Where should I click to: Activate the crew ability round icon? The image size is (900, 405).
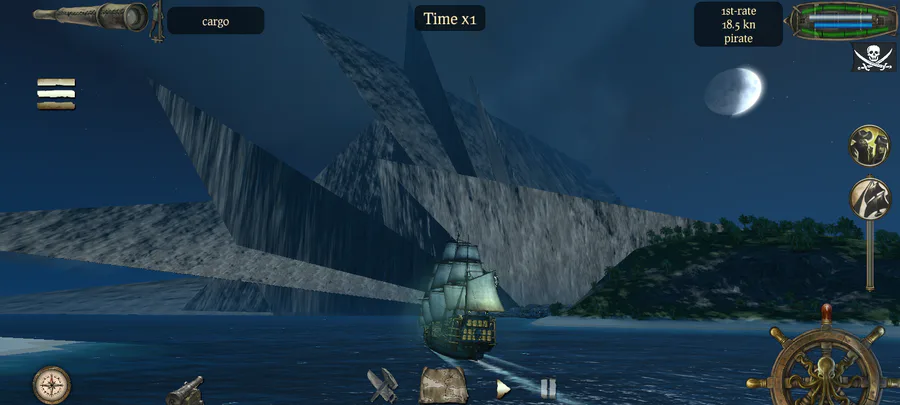pyautogui.click(x=869, y=146)
